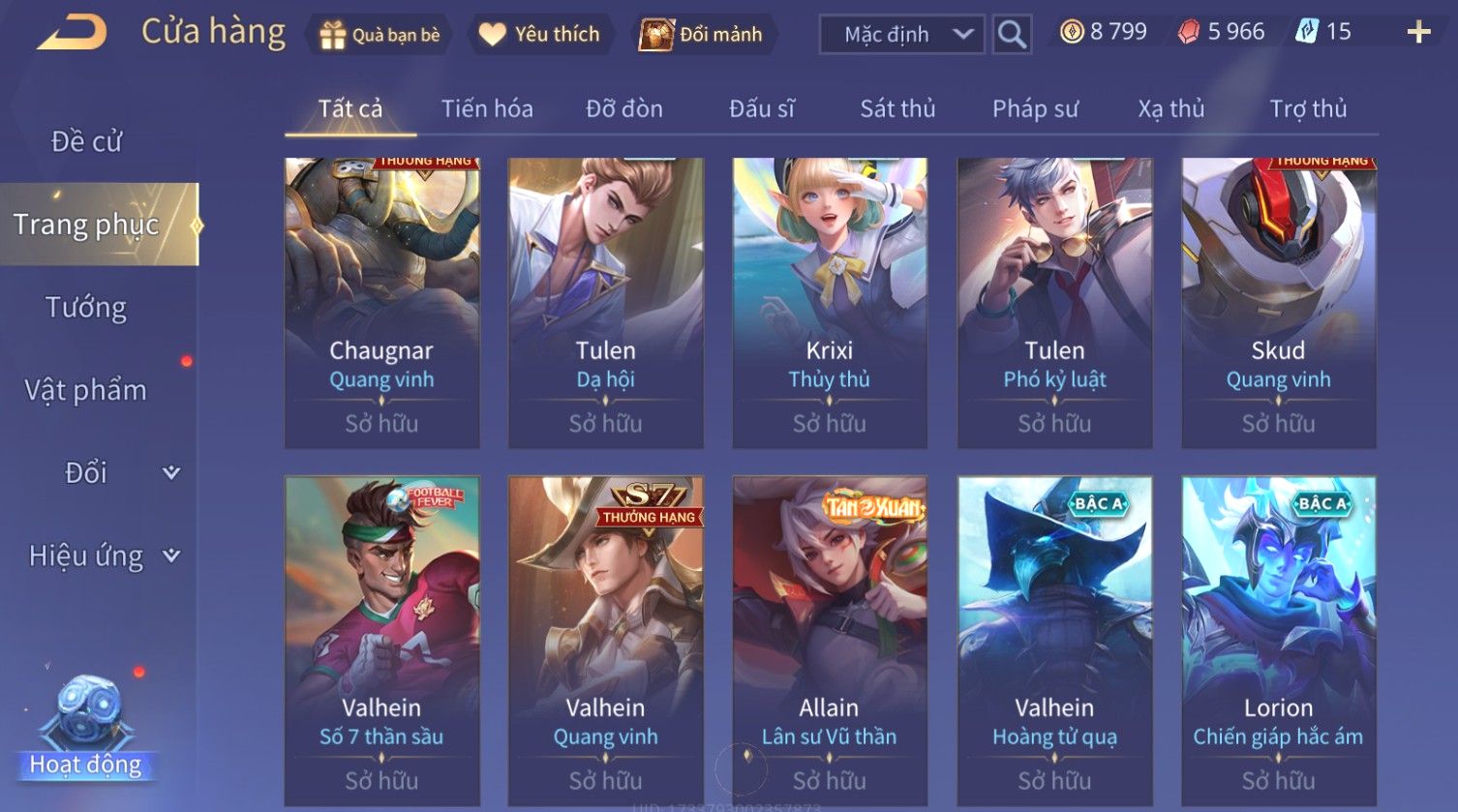Expand the Mặc định sort dropdown

pos(901,35)
